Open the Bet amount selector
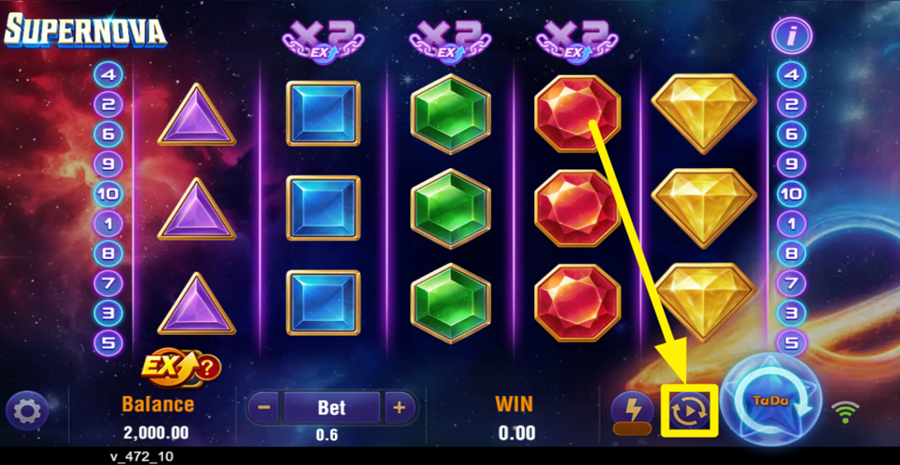 click(x=331, y=407)
